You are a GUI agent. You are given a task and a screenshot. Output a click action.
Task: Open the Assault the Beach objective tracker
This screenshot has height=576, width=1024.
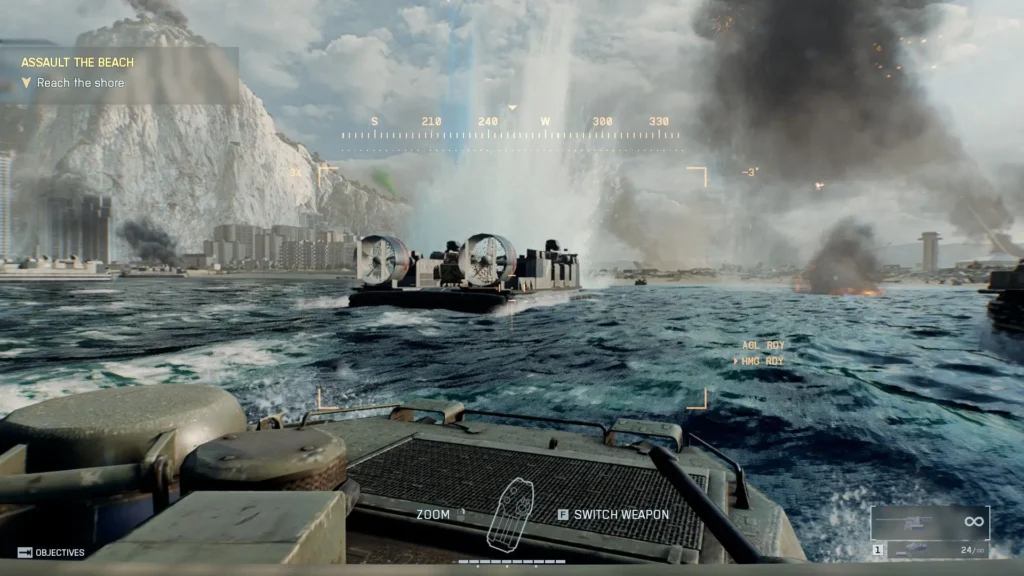coord(77,62)
